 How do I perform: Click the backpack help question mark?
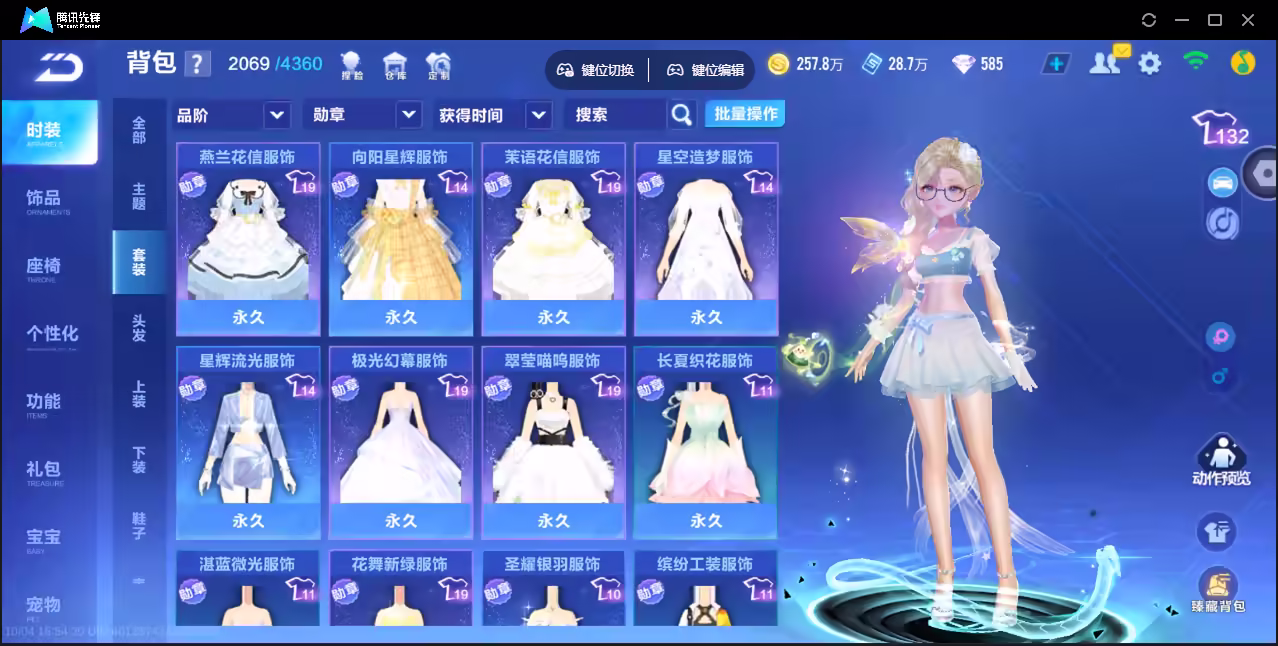pos(198,64)
